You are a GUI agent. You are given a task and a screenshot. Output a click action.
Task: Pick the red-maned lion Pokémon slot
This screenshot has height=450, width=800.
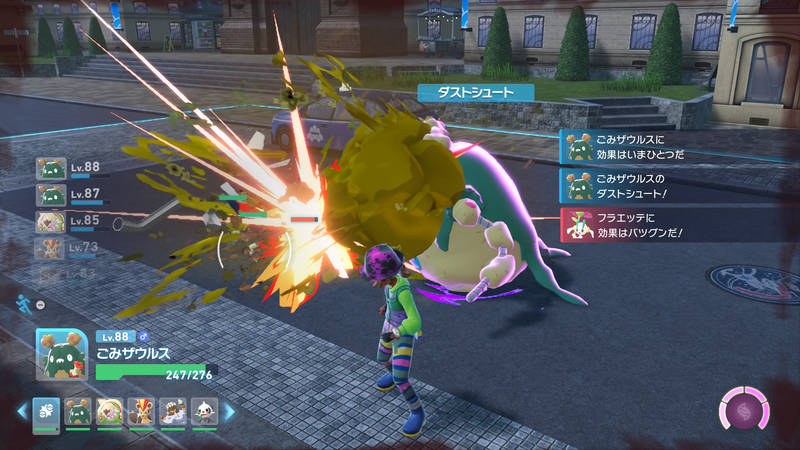coord(140,411)
